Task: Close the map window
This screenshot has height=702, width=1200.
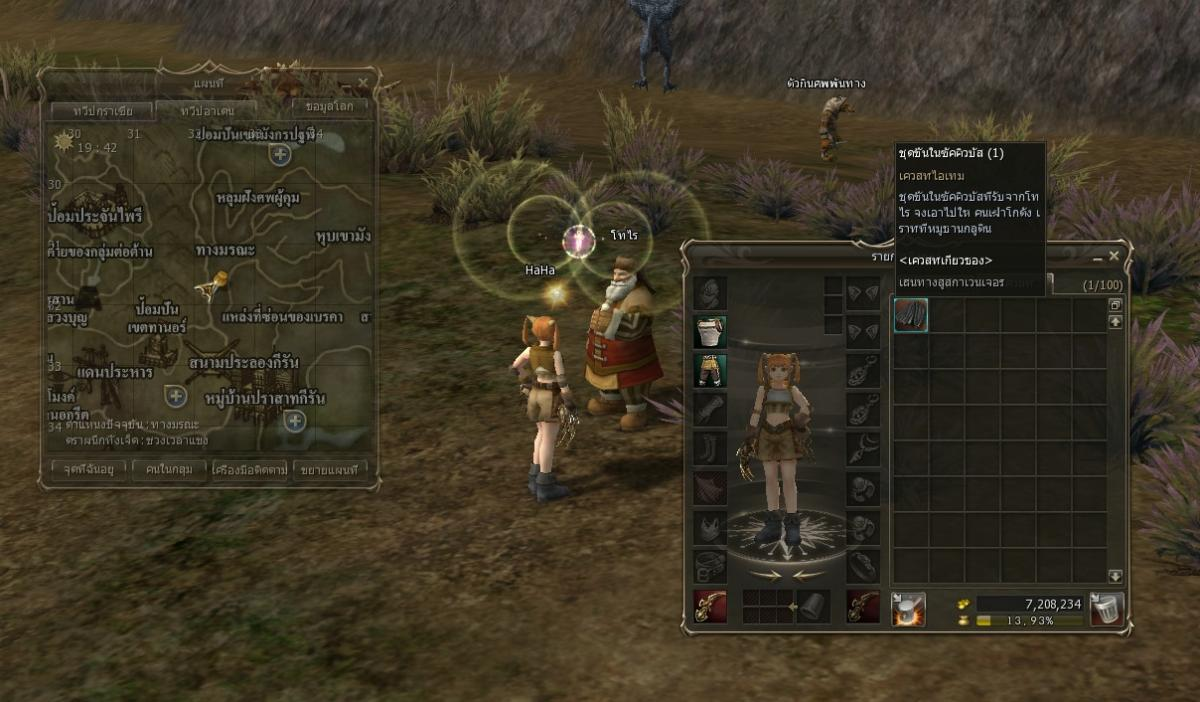Action: pos(362,81)
